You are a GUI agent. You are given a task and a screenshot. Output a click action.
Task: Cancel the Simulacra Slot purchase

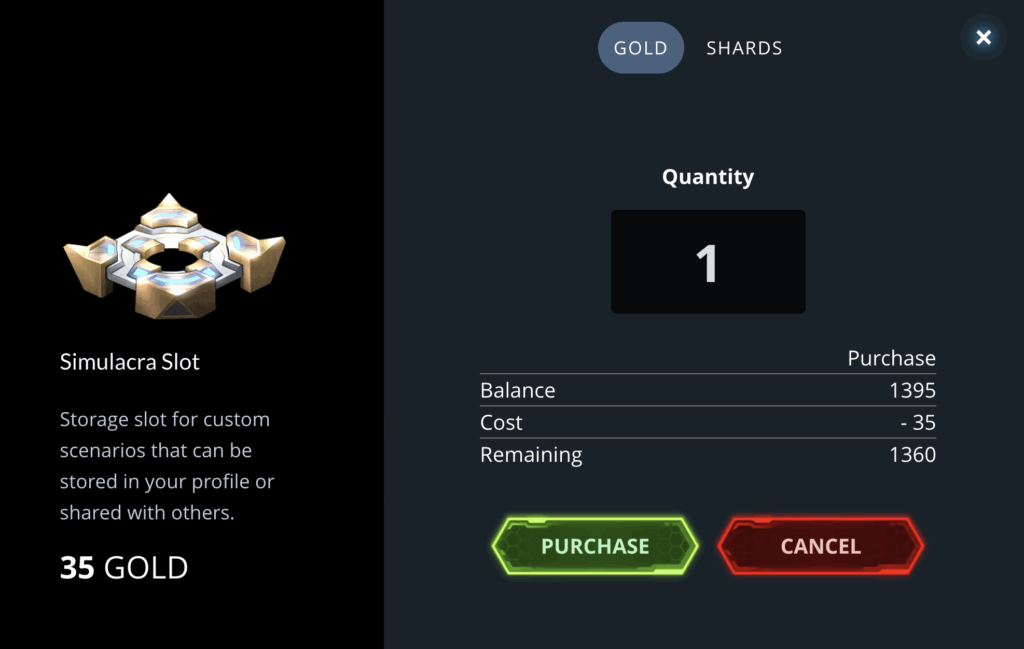820,546
